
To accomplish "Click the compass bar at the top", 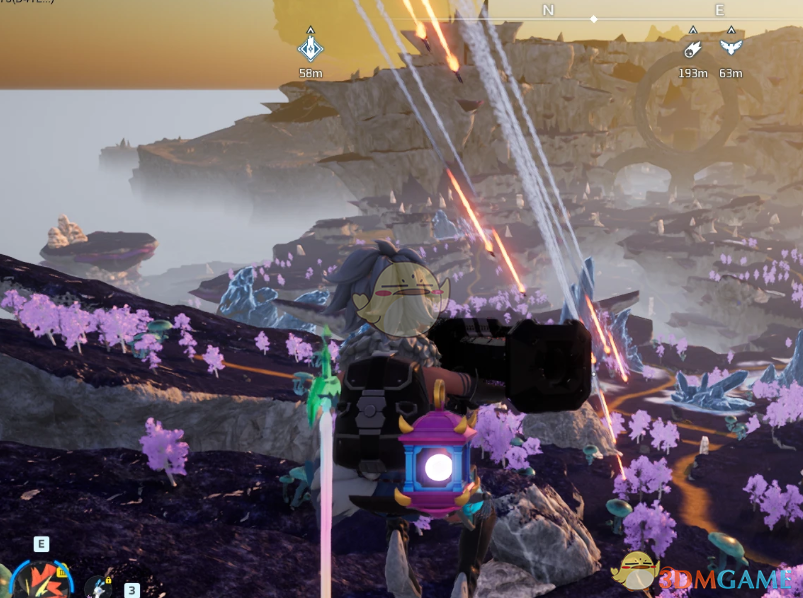I will (594, 12).
